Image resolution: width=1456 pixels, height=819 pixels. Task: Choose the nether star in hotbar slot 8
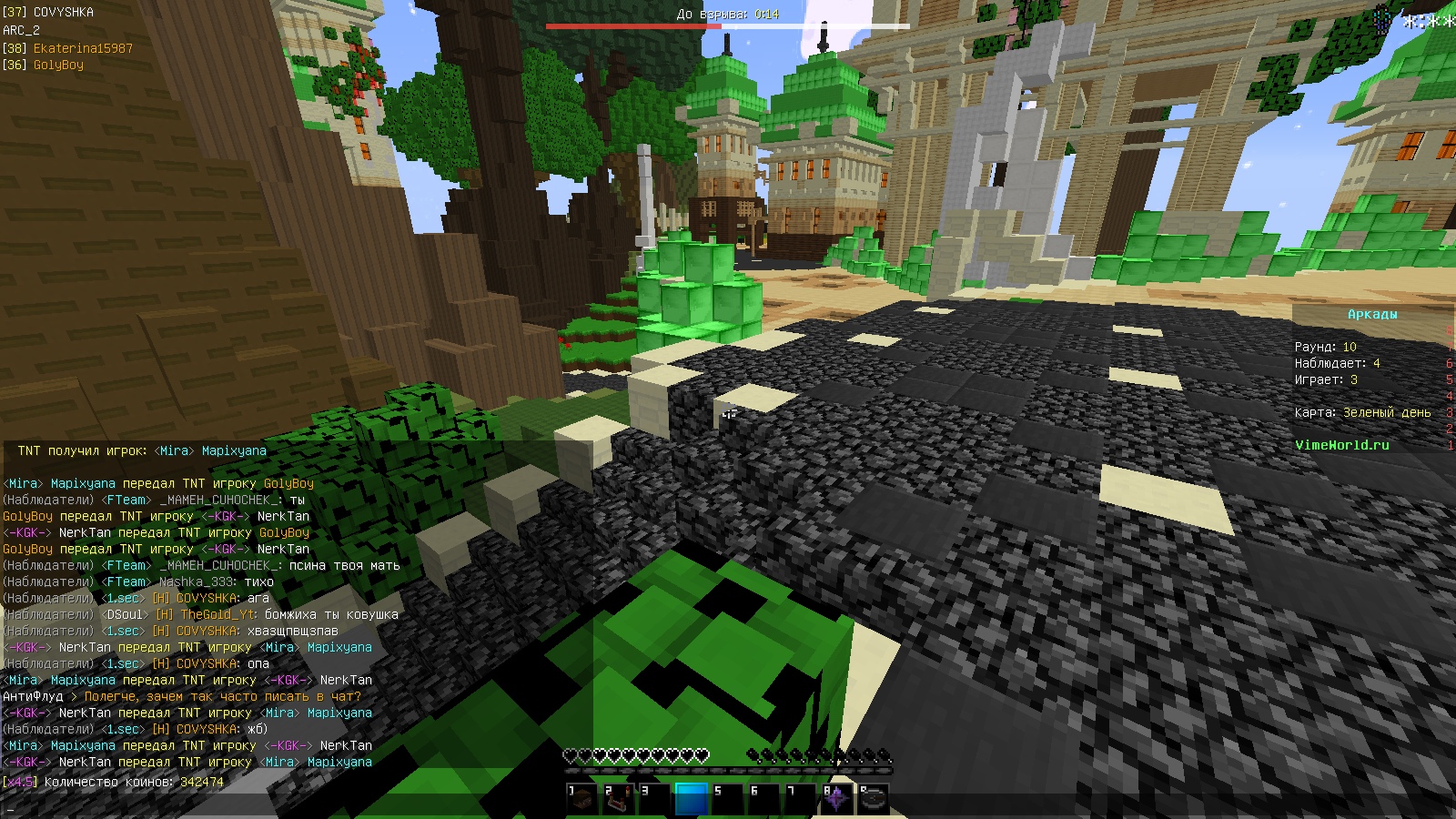click(836, 800)
